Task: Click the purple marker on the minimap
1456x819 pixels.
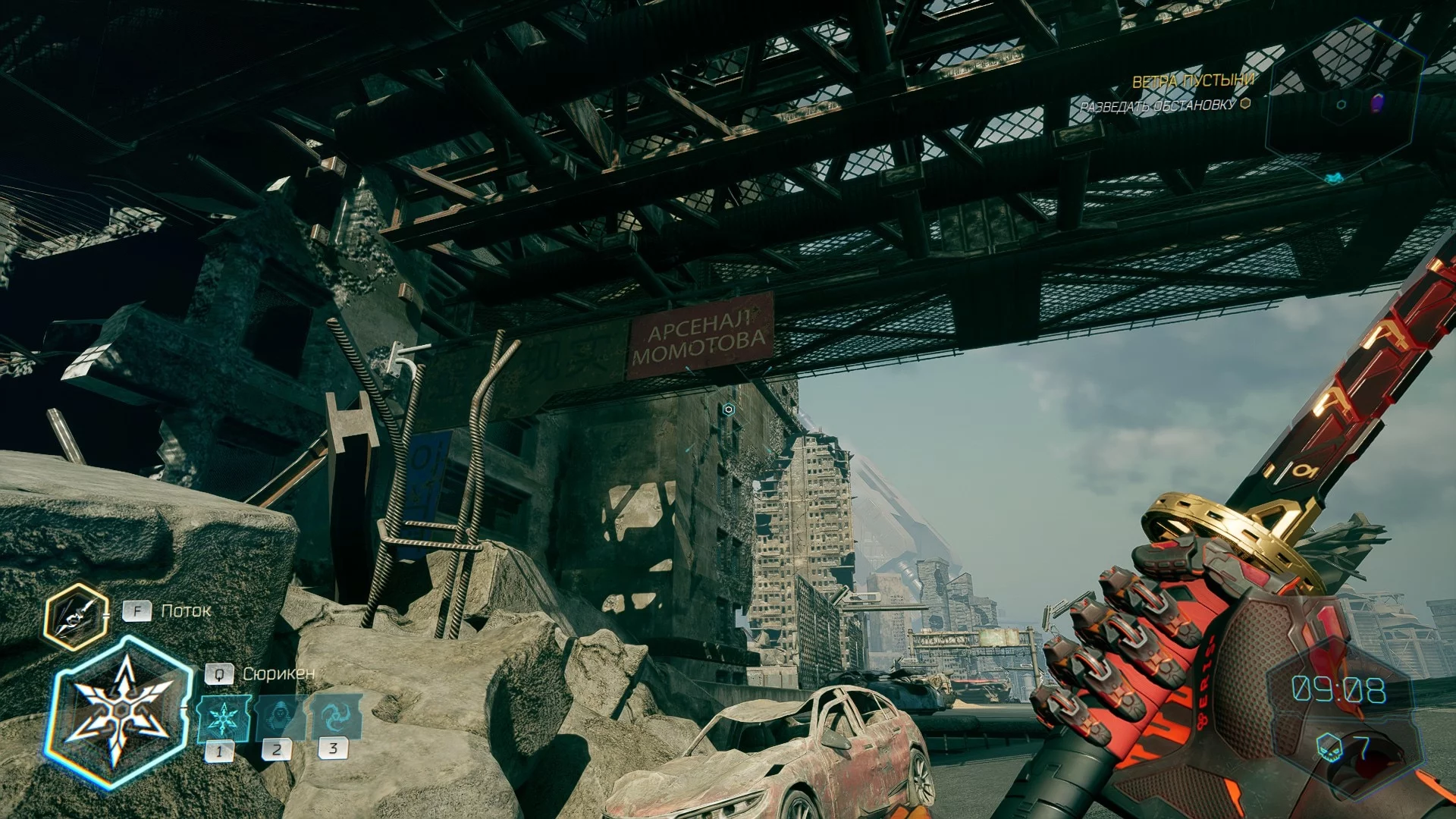Action: click(x=1377, y=102)
